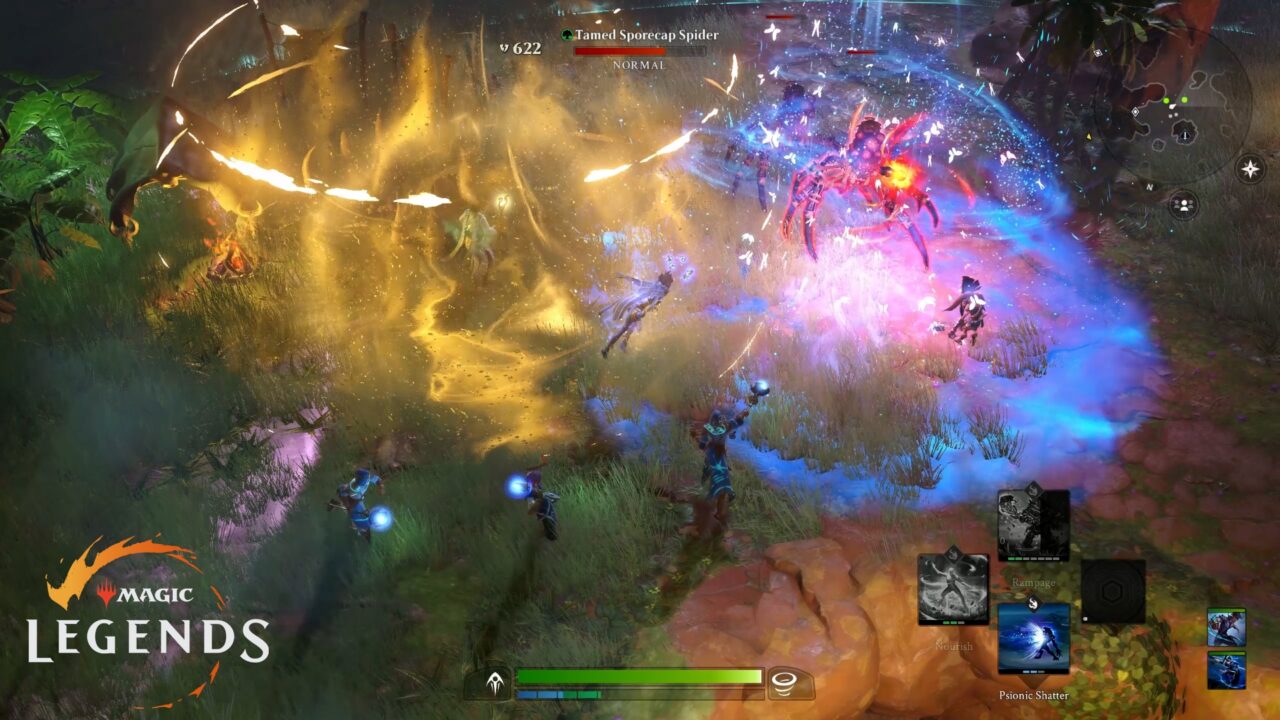Click the hexagonal empty ability slot
Screen dimensions: 1280x720
(x=1114, y=590)
